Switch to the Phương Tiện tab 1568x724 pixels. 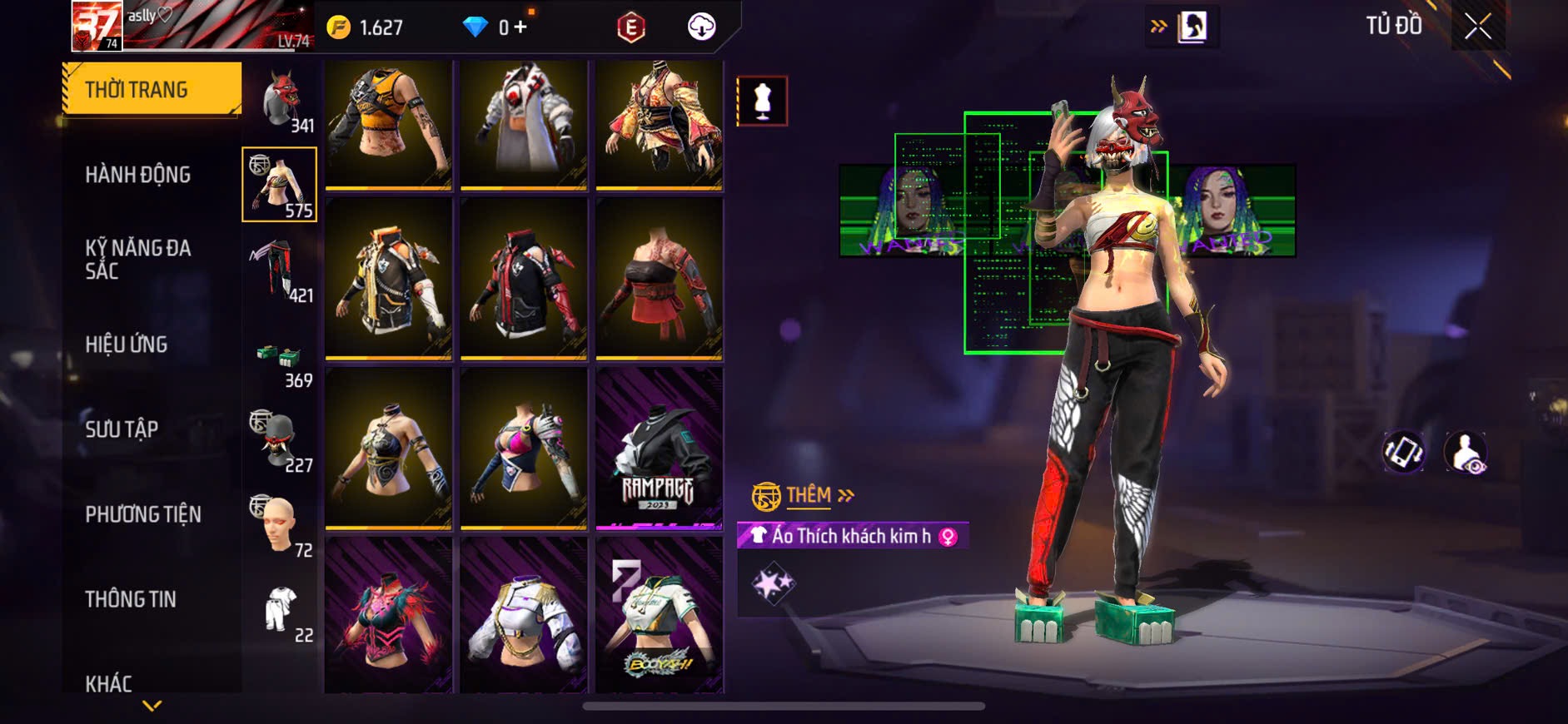(143, 514)
